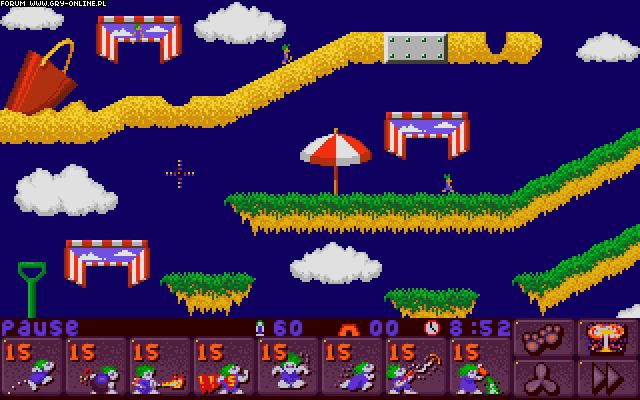Pick the lemming pouring green filler skill

(481, 368)
